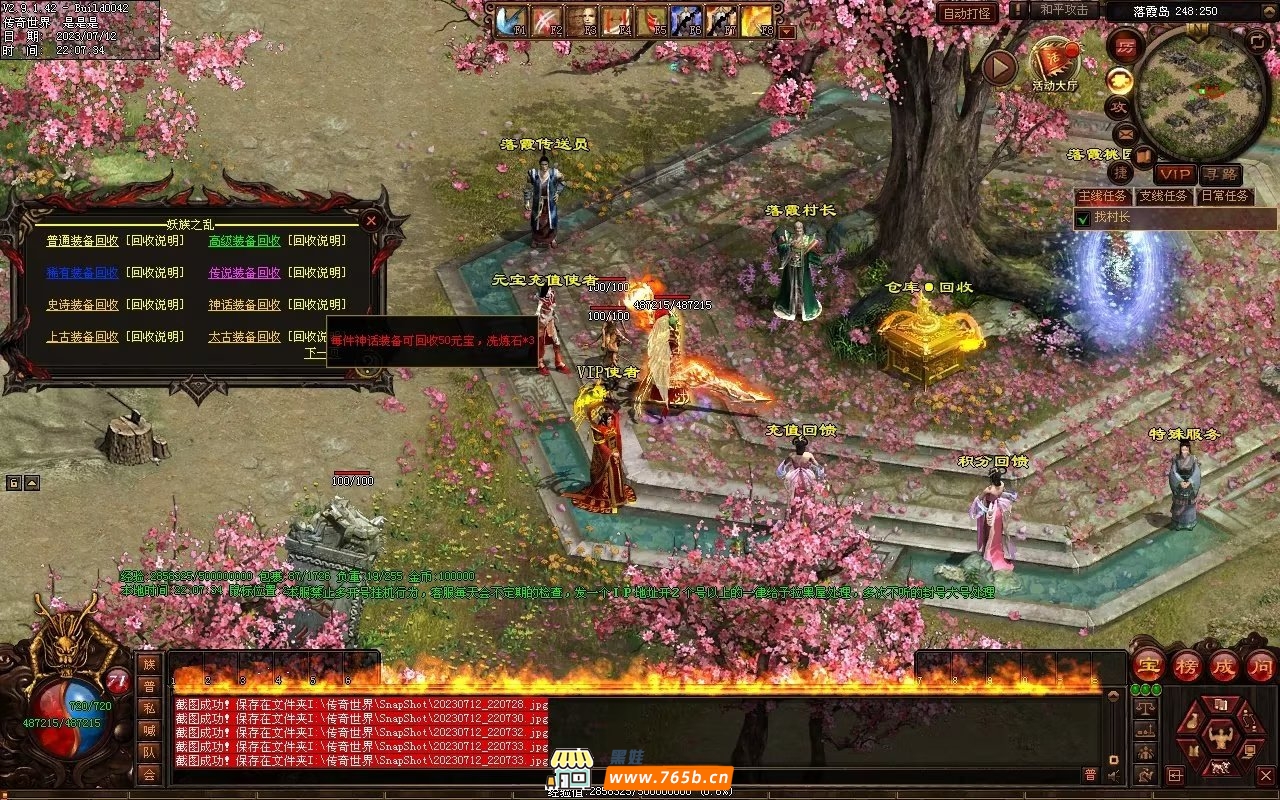Close the 妖族之乱 recycle dialog
This screenshot has width=1280, height=800.
point(371,221)
